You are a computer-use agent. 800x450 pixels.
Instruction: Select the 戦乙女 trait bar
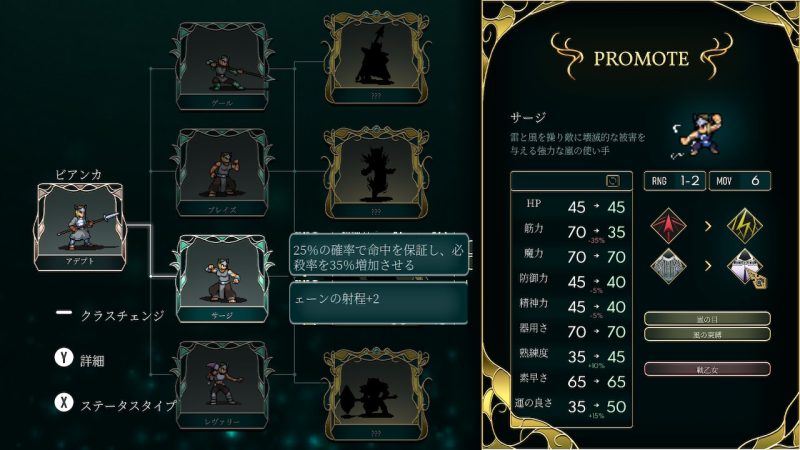(707, 368)
